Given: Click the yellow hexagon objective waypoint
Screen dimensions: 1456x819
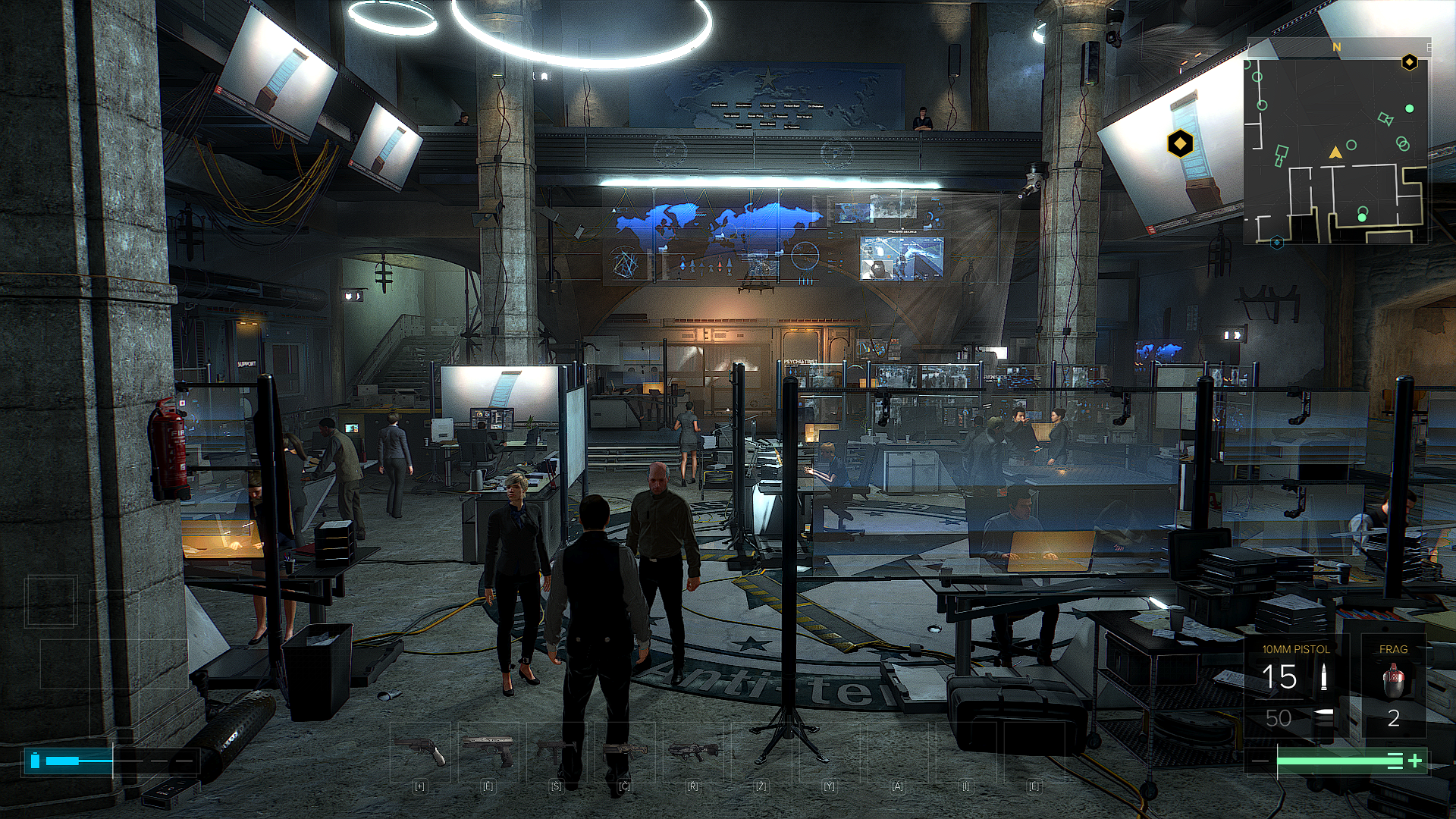Looking at the screenshot, I should [x=1180, y=143].
